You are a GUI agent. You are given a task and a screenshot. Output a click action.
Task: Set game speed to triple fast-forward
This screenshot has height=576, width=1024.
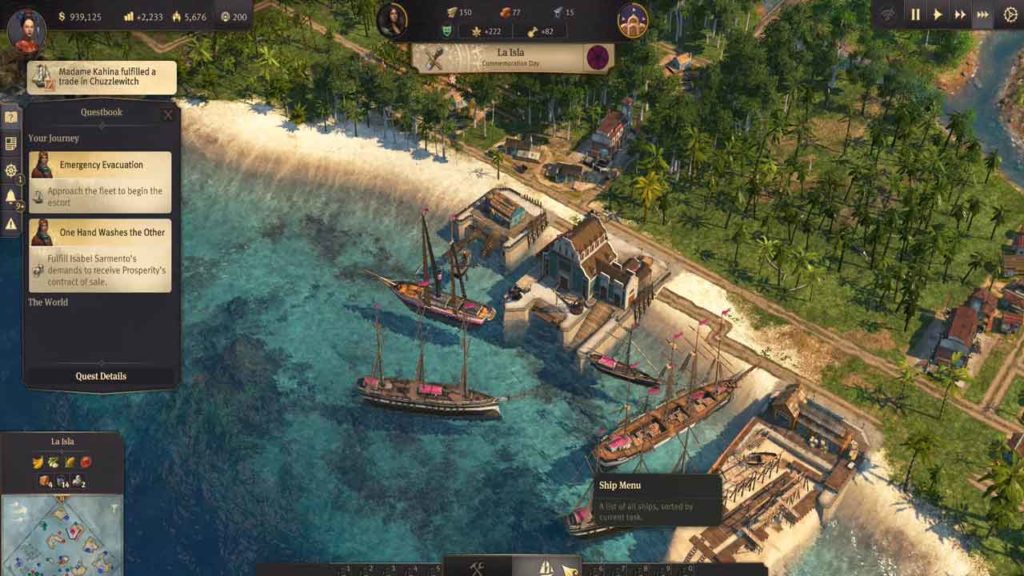(x=983, y=15)
